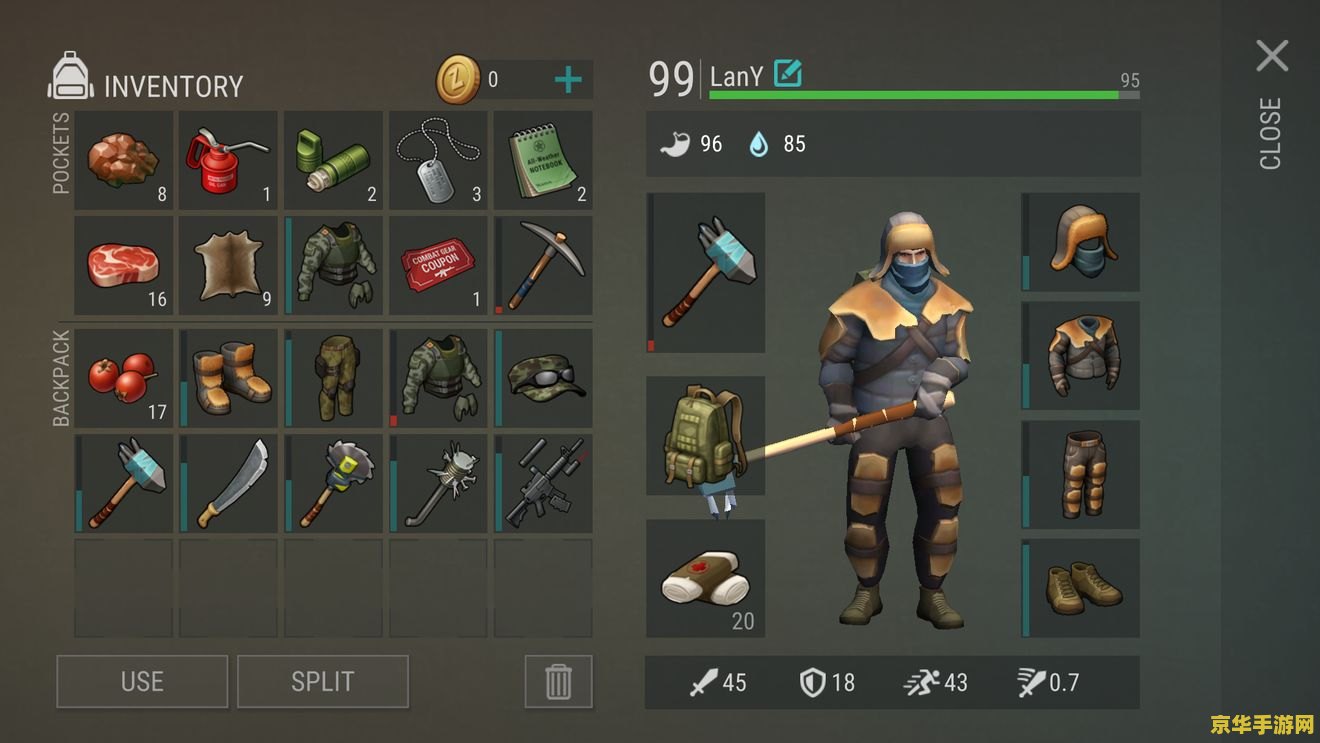Click the trash can delete button
The width and height of the screenshot is (1320, 743).
(558, 681)
